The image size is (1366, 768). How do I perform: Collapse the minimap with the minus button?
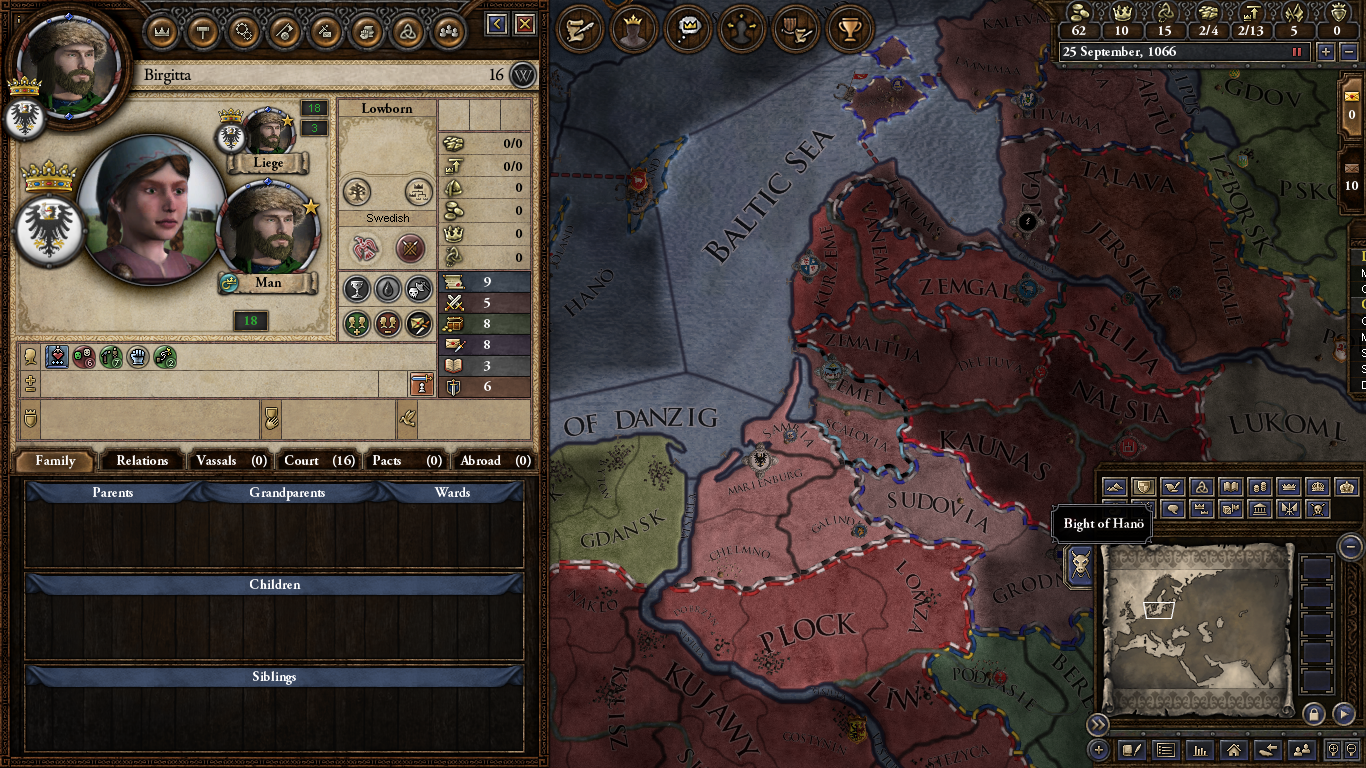click(x=1350, y=546)
